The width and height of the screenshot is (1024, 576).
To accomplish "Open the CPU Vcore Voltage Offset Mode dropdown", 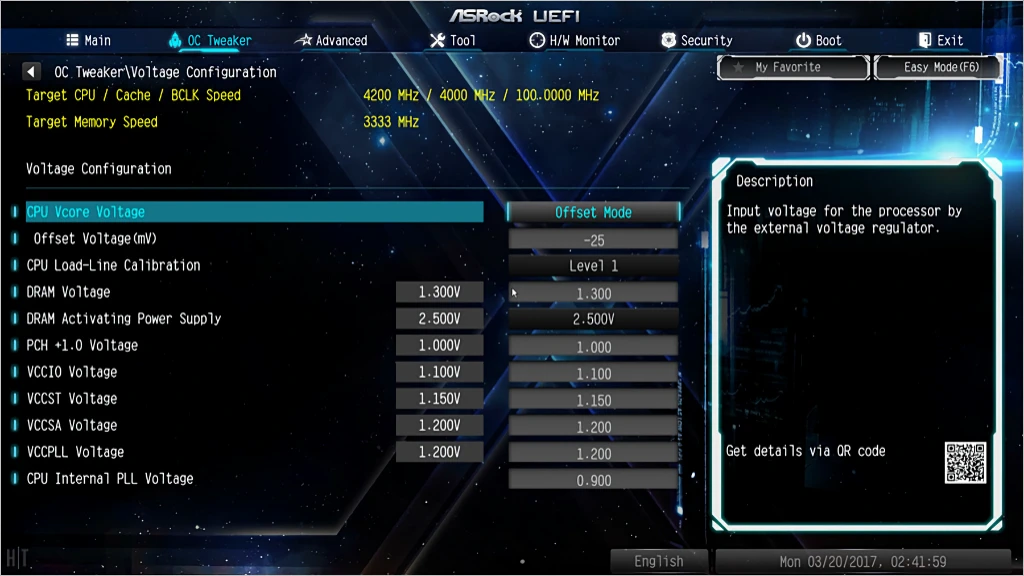I will tap(593, 213).
